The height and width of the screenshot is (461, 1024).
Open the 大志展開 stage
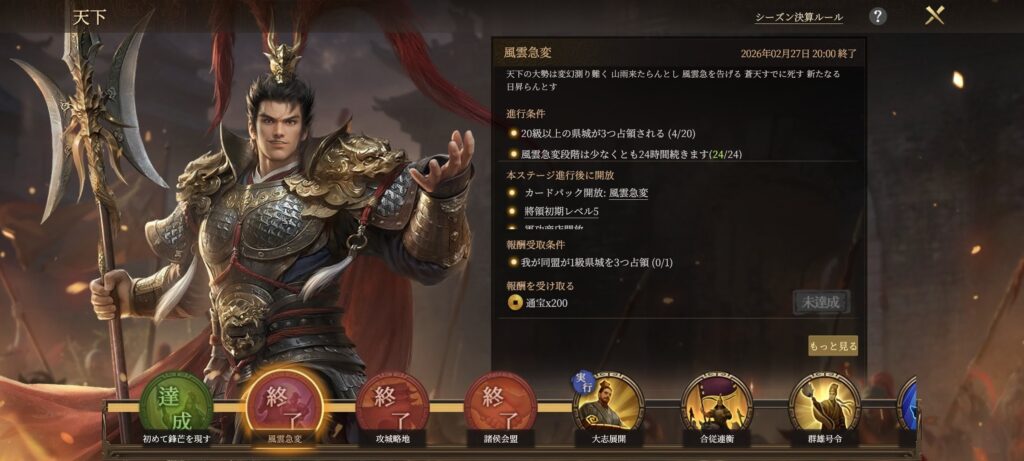pyautogui.click(x=608, y=405)
